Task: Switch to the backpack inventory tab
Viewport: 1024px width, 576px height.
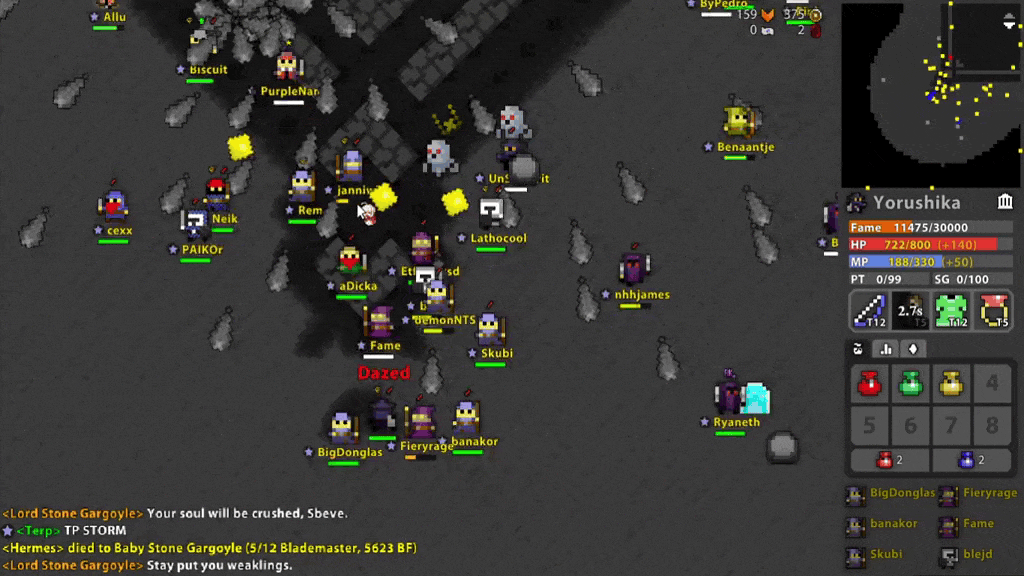Action: coord(858,349)
